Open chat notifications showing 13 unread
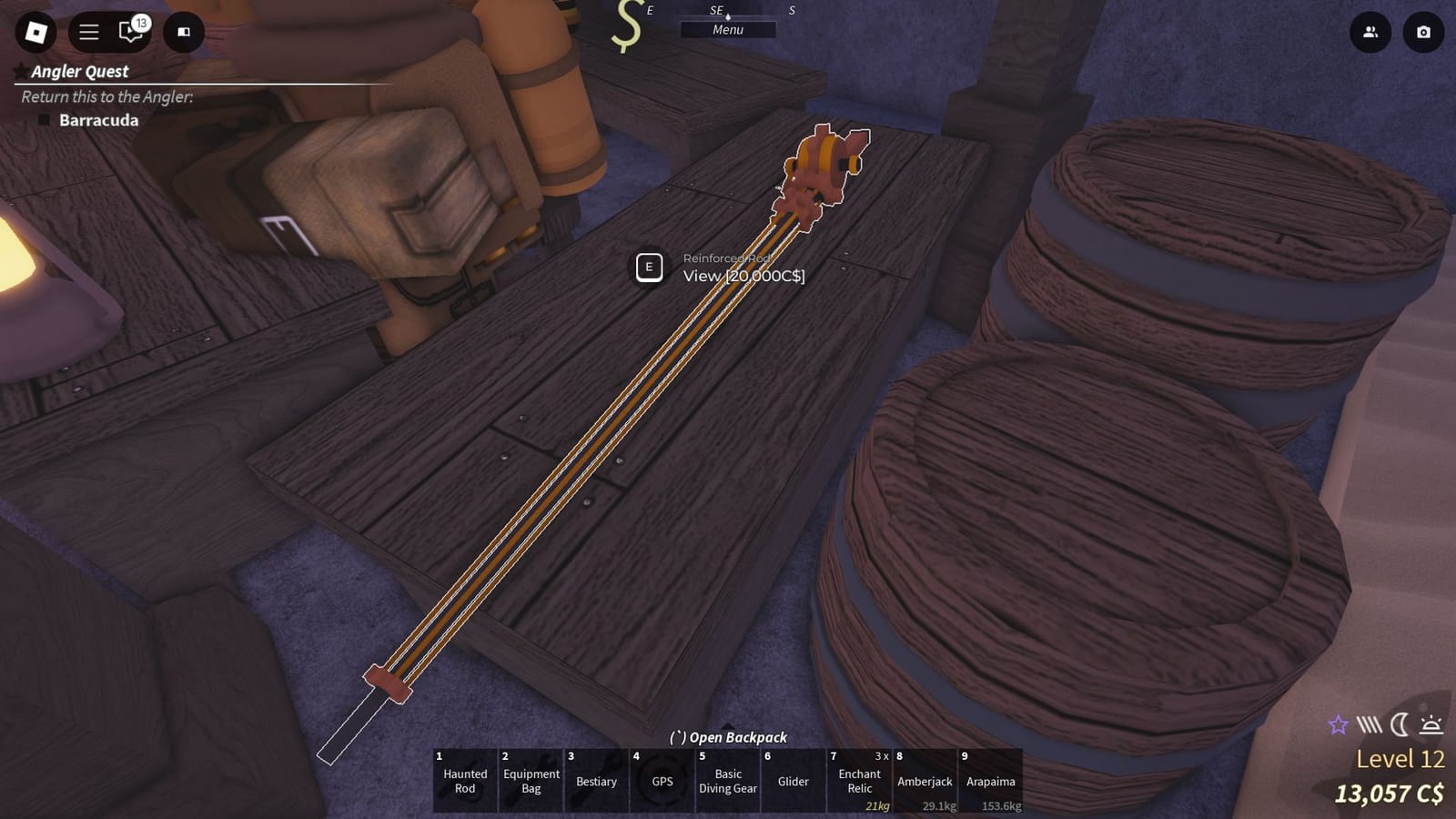 click(x=127, y=30)
